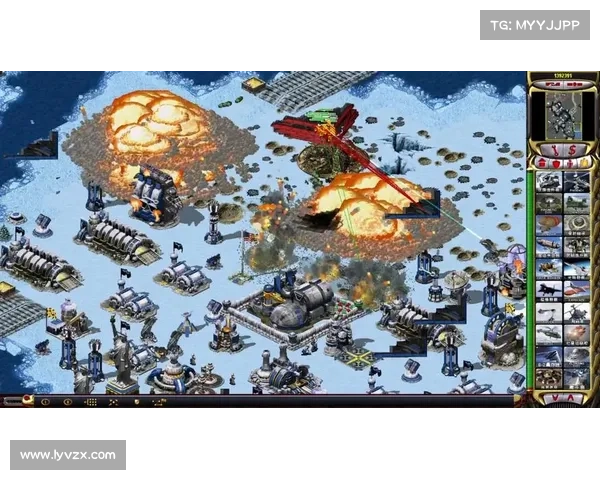The height and width of the screenshot is (480, 600).
Task: Click the four-arrows icon on the bottom command bar
Action: point(113,401)
